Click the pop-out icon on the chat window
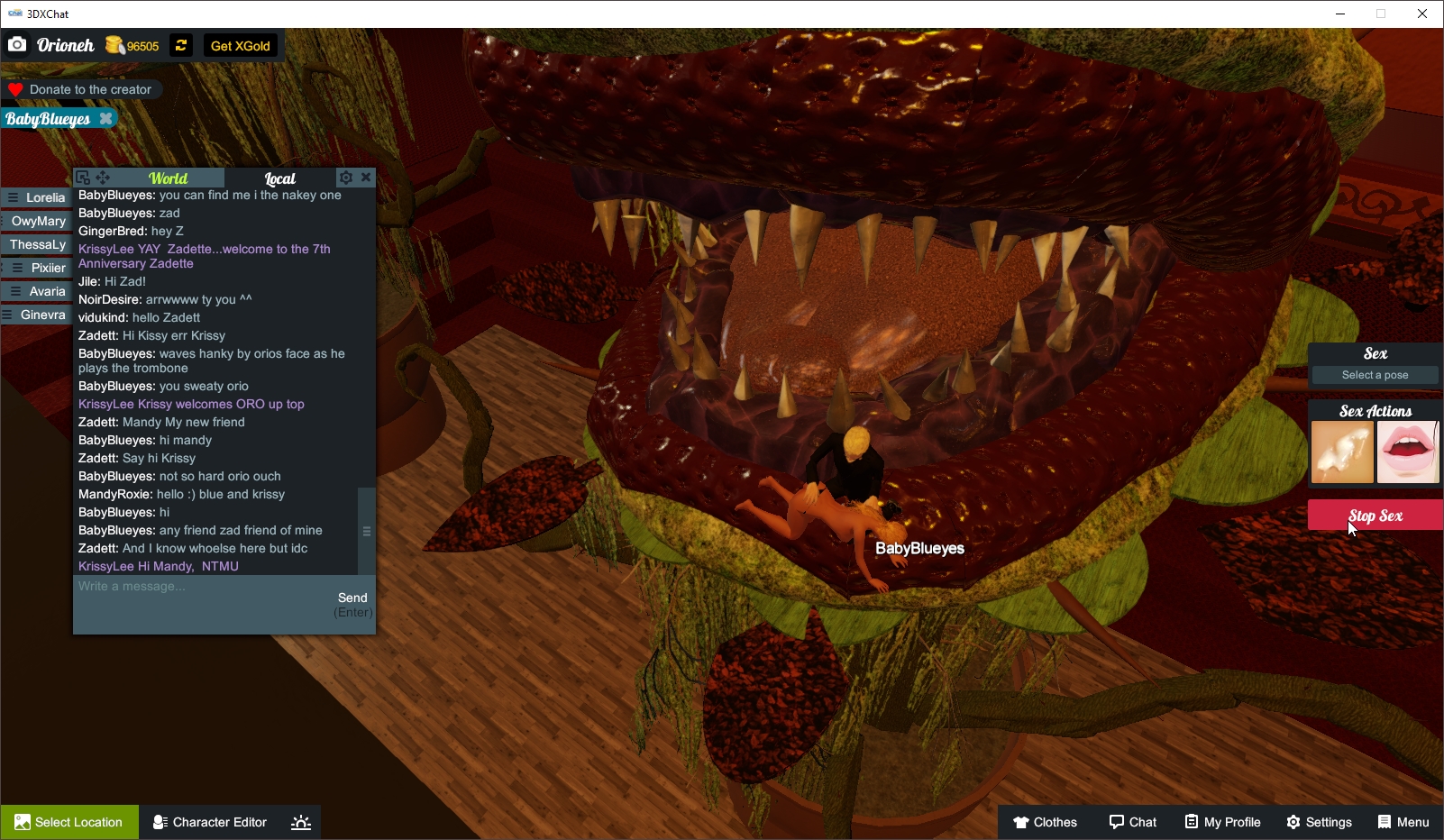Screen dimensions: 1444x840 coord(83,178)
